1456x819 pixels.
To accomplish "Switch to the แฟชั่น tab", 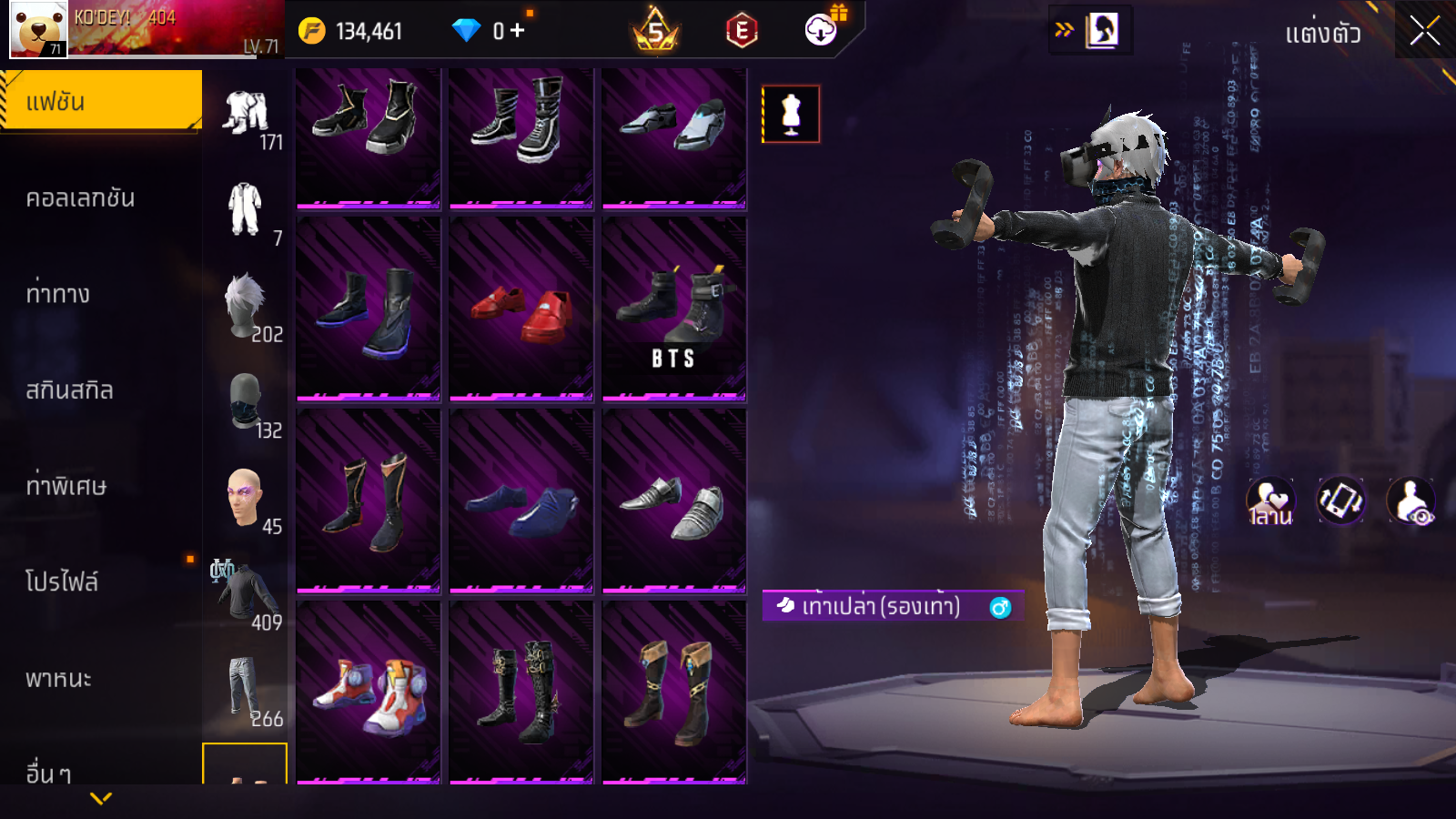I will 101,101.
